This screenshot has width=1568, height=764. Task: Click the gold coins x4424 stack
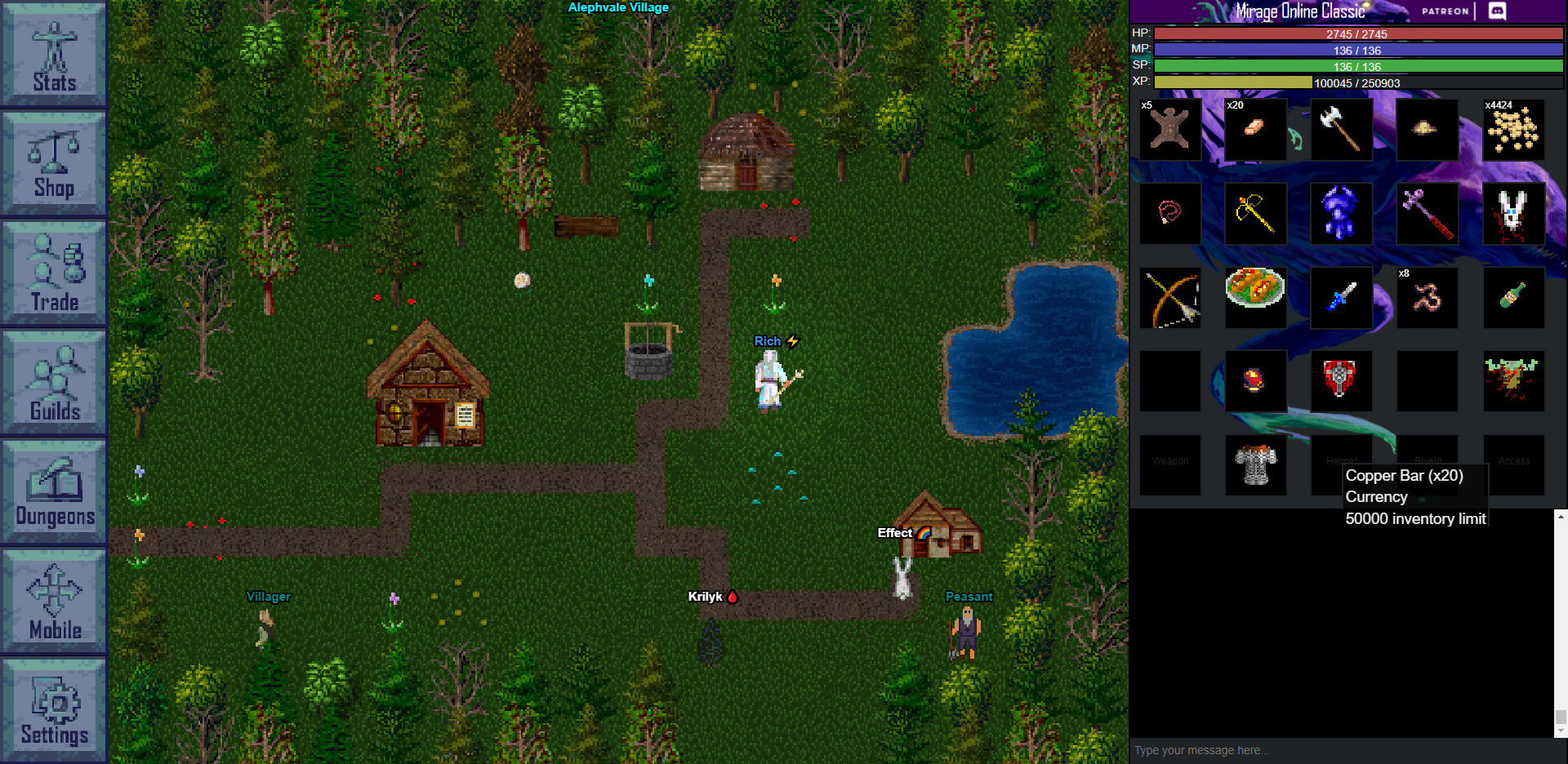(1513, 130)
